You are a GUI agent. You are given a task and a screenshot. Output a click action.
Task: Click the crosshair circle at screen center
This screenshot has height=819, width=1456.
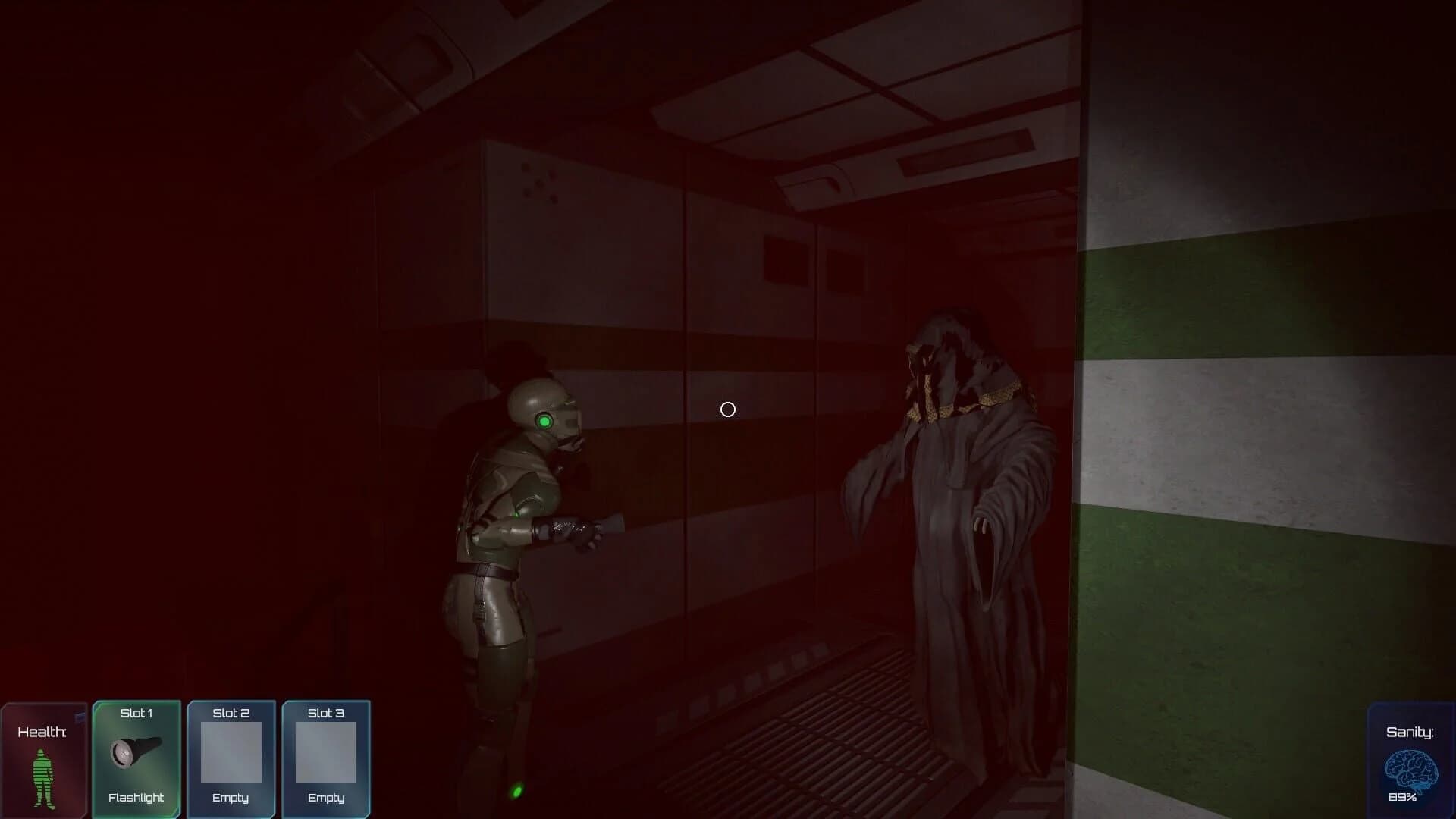pyautogui.click(x=728, y=409)
